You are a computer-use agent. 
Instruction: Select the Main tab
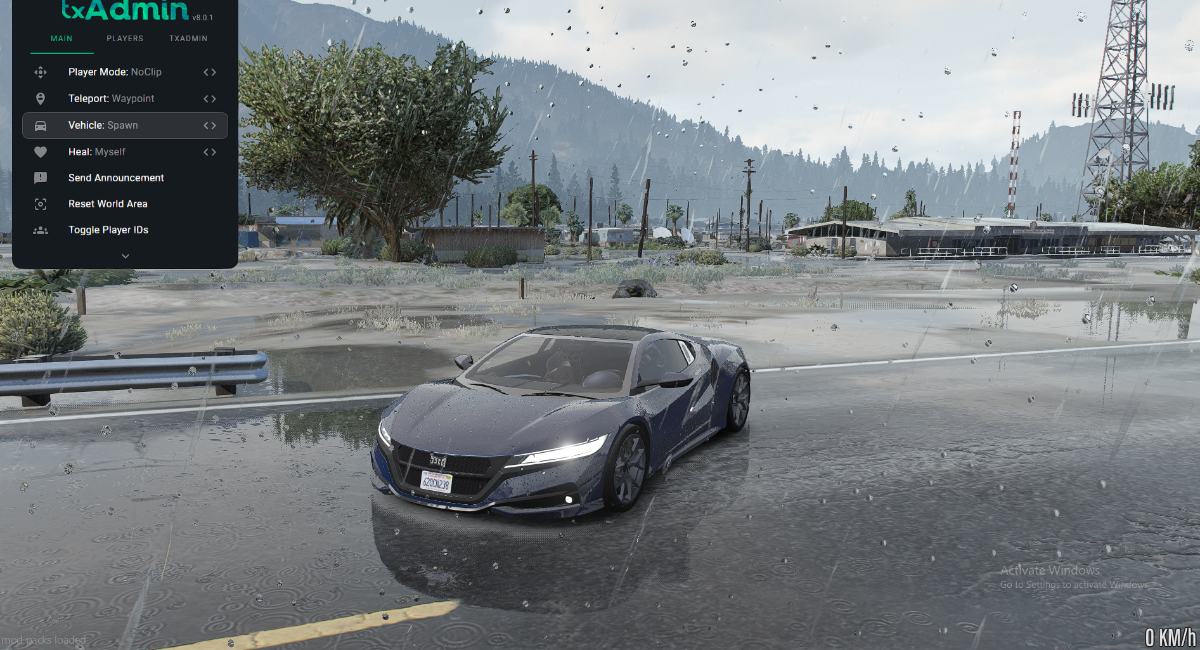coord(61,39)
